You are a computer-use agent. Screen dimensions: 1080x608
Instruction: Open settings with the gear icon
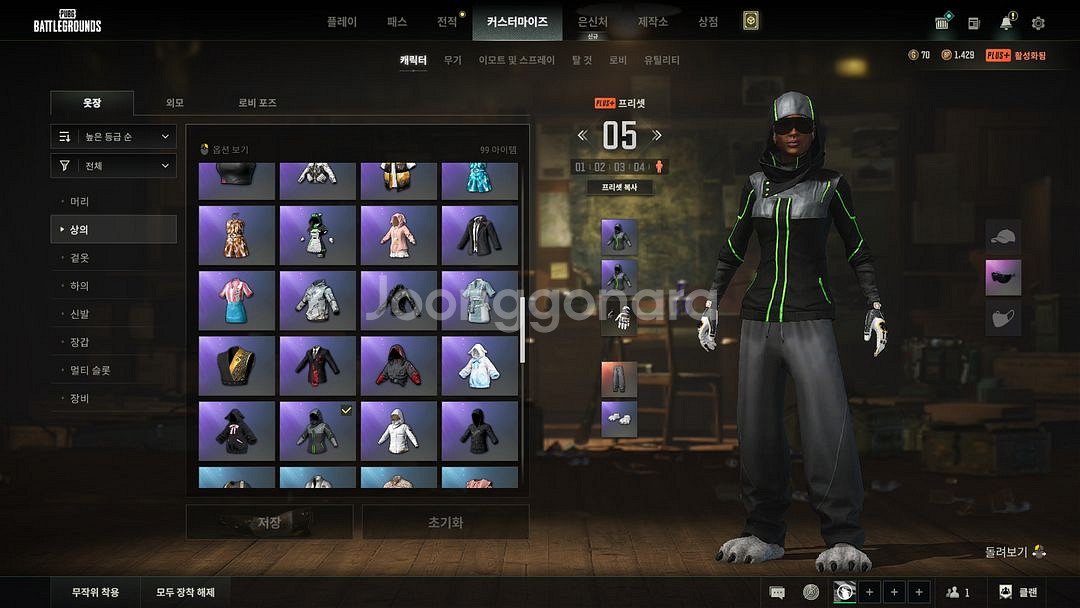tap(1038, 23)
